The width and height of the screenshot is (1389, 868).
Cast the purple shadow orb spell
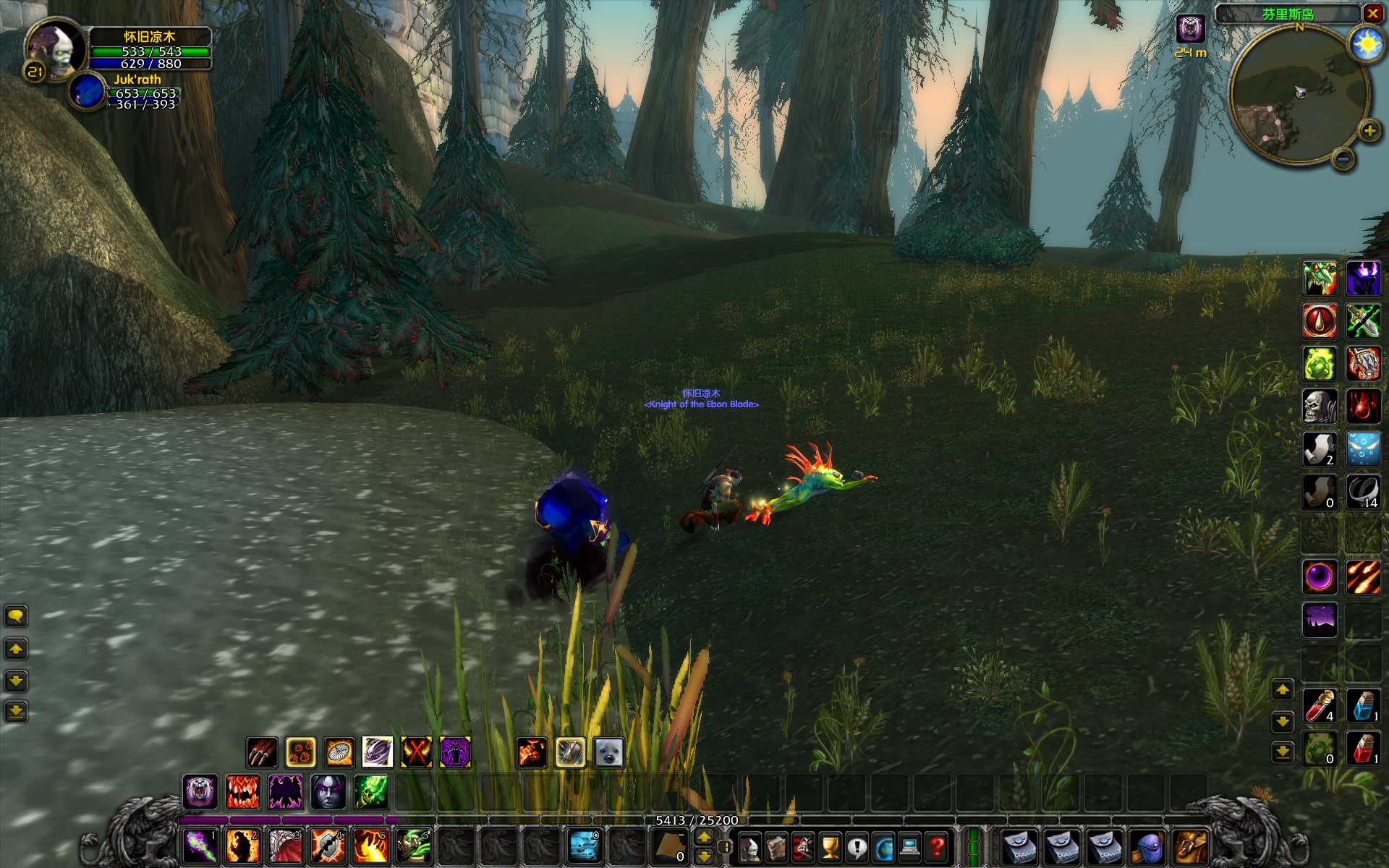point(1319,577)
